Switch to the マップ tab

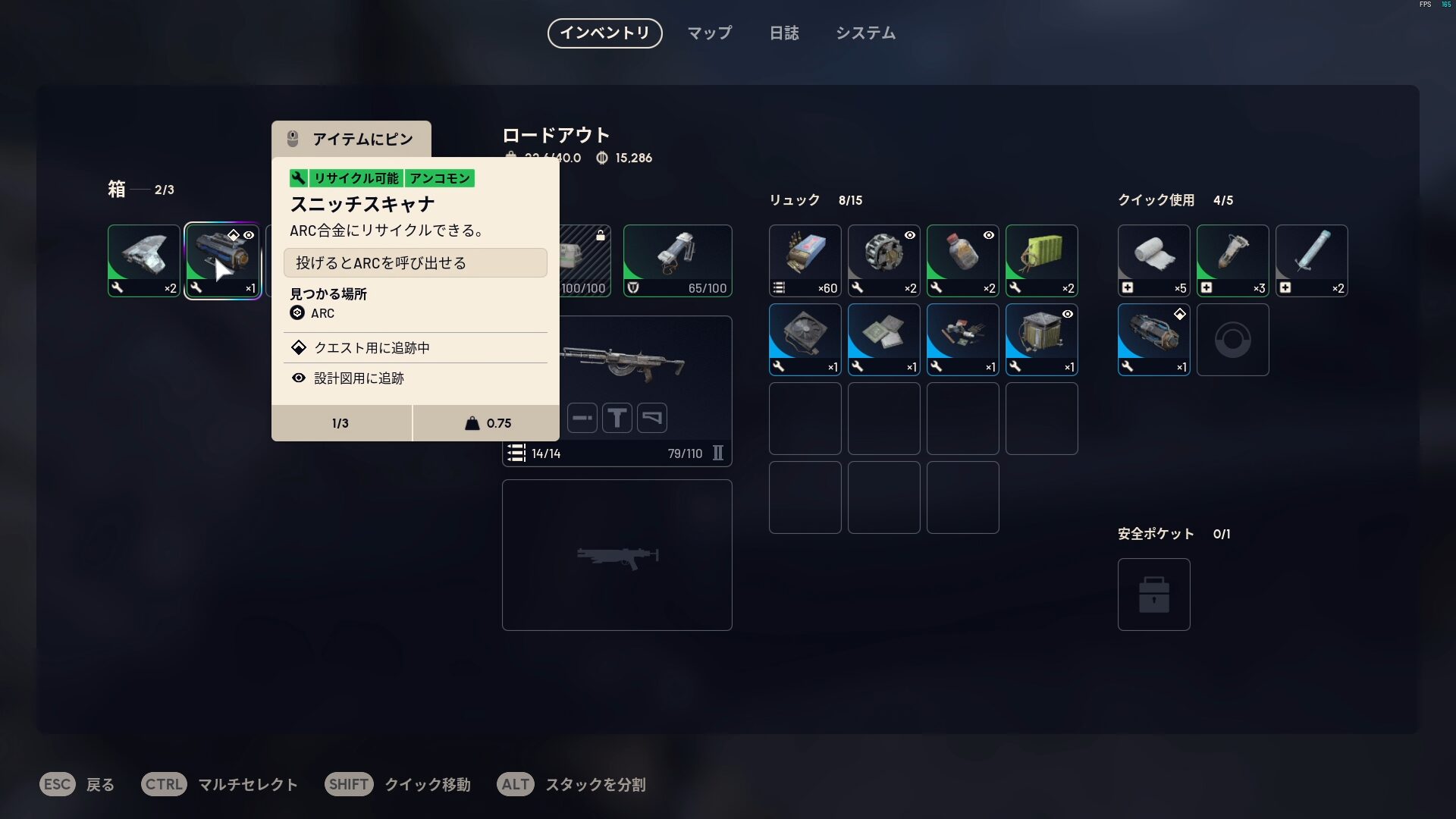tap(708, 33)
